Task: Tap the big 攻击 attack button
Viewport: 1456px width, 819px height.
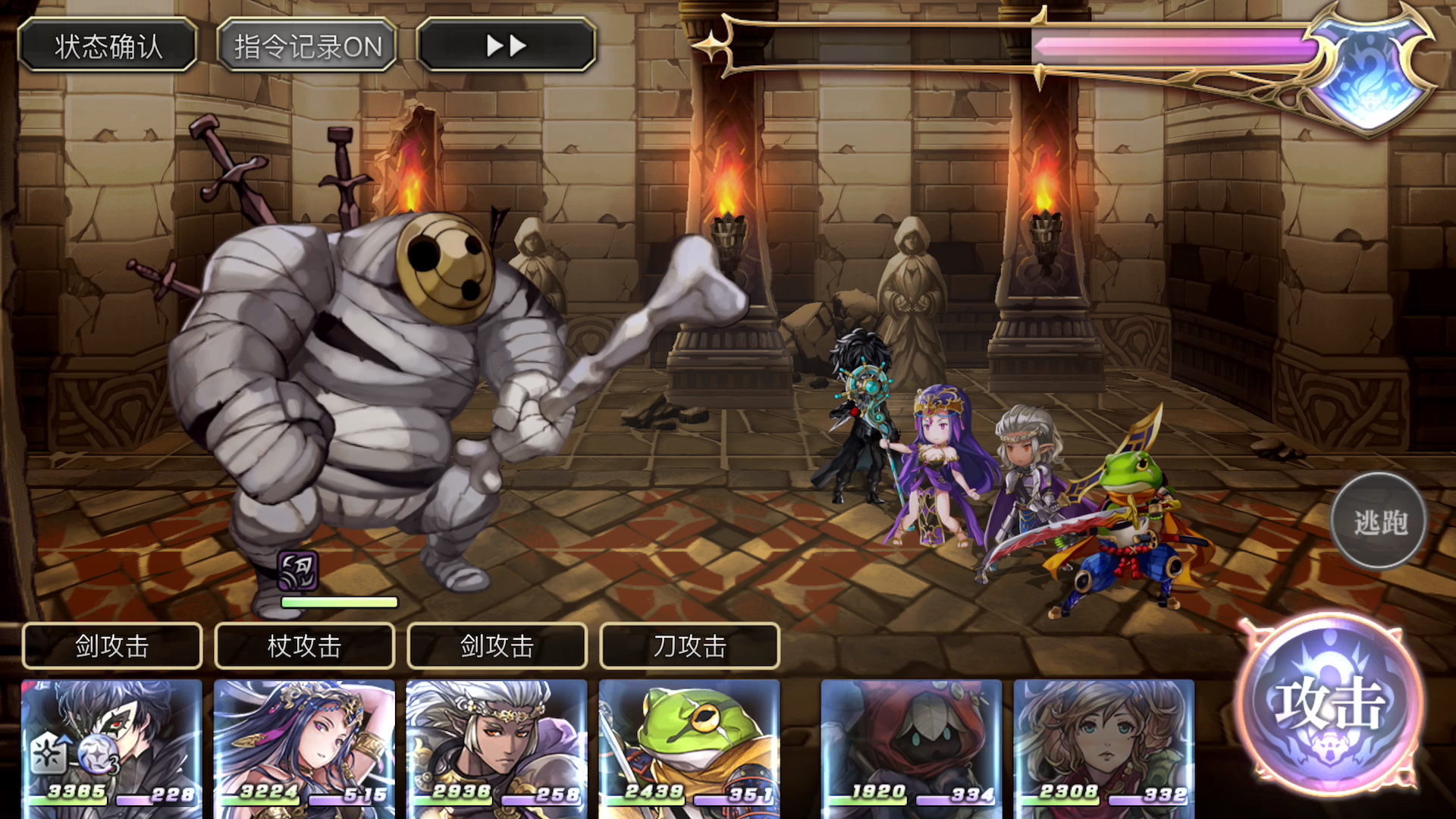Action: click(1329, 703)
